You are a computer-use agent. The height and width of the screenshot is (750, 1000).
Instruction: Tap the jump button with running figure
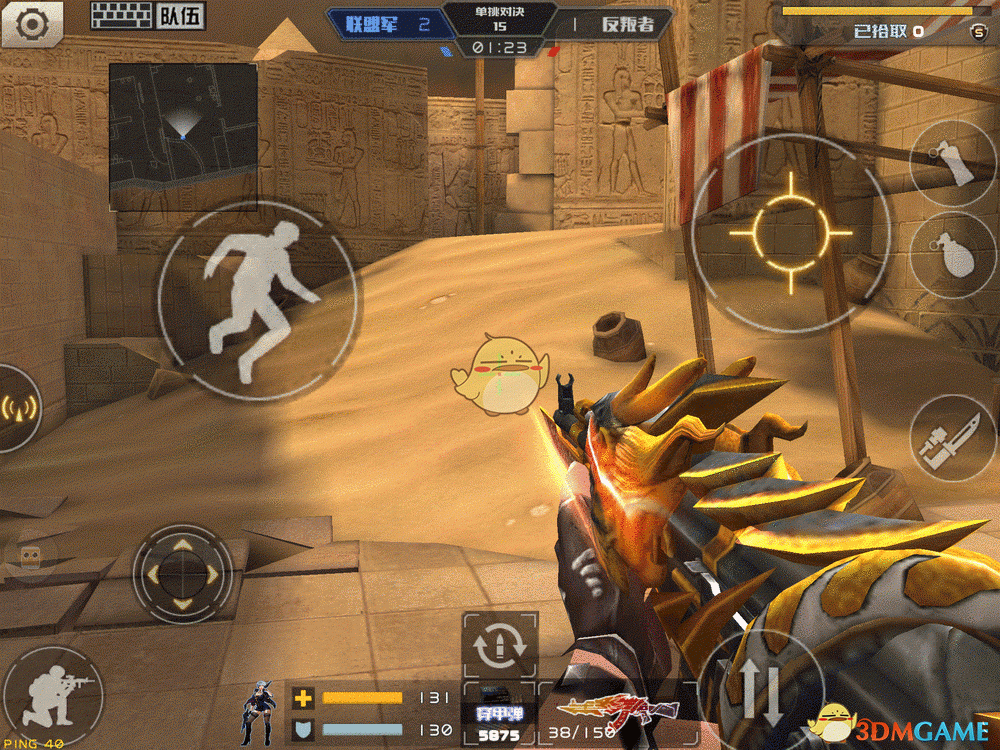tap(258, 302)
